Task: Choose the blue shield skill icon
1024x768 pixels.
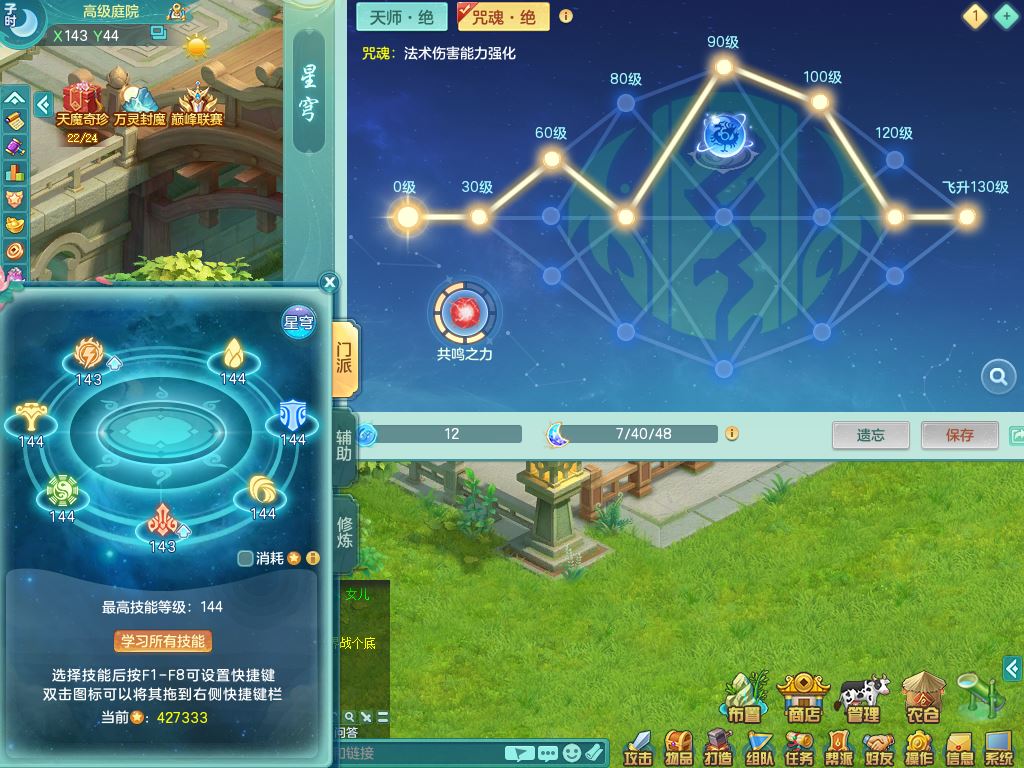Action: 292,415
